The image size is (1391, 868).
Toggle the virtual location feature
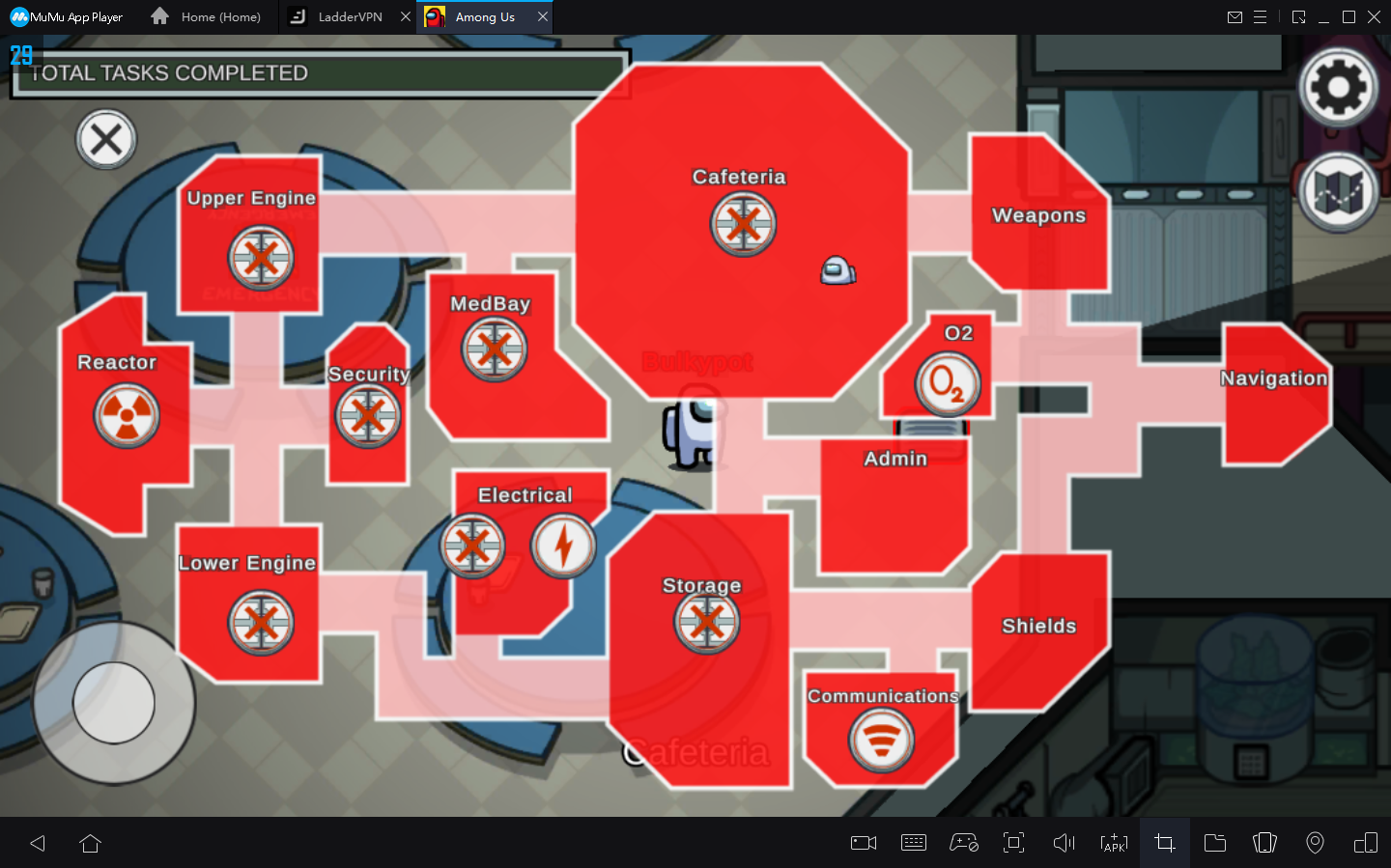click(1315, 843)
